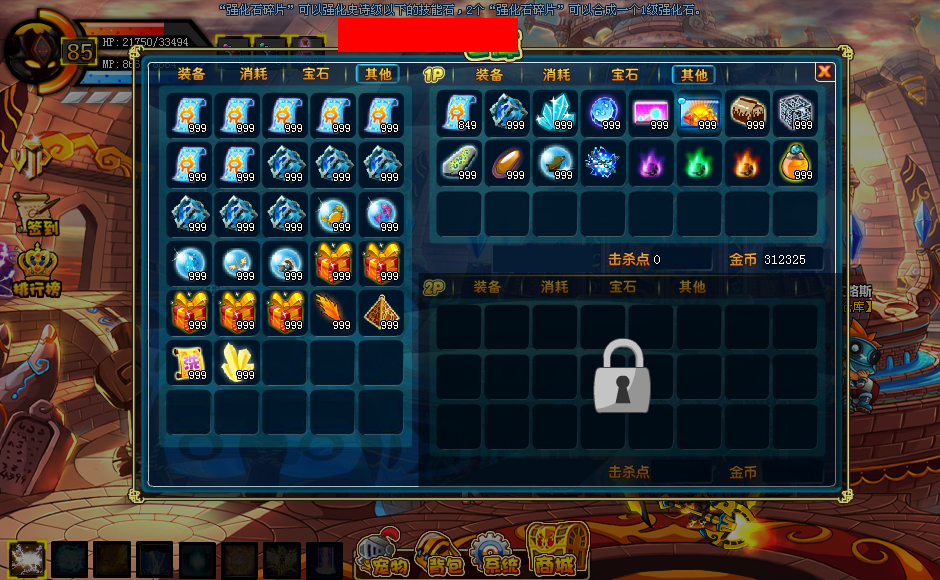This screenshot has height=580, width=940.
Task: Switch to the 1P 消耗 consumables tab
Action: tap(557, 75)
